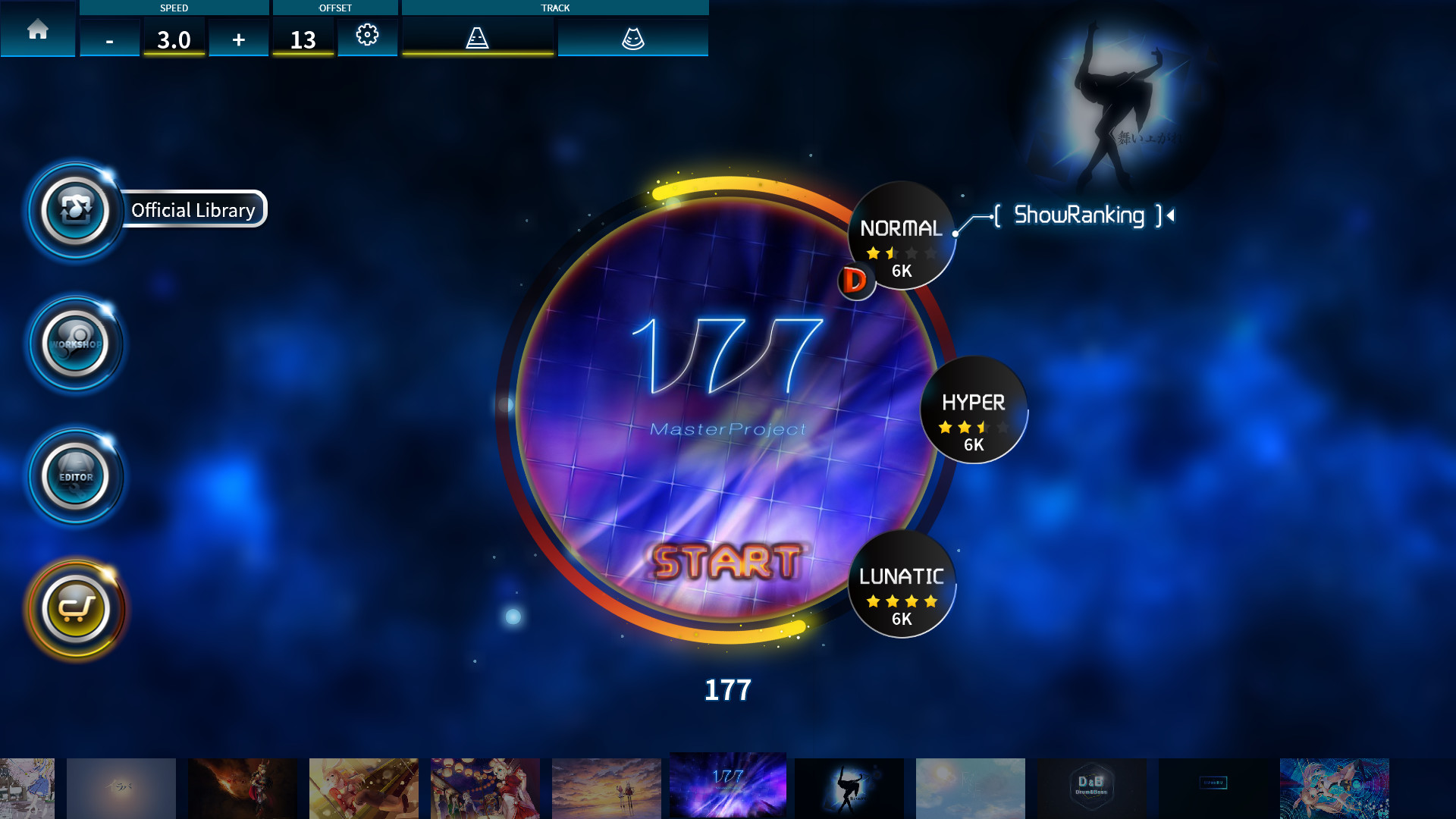Launch the beatmap Editor
Screen dimensions: 1456x819
click(x=76, y=476)
